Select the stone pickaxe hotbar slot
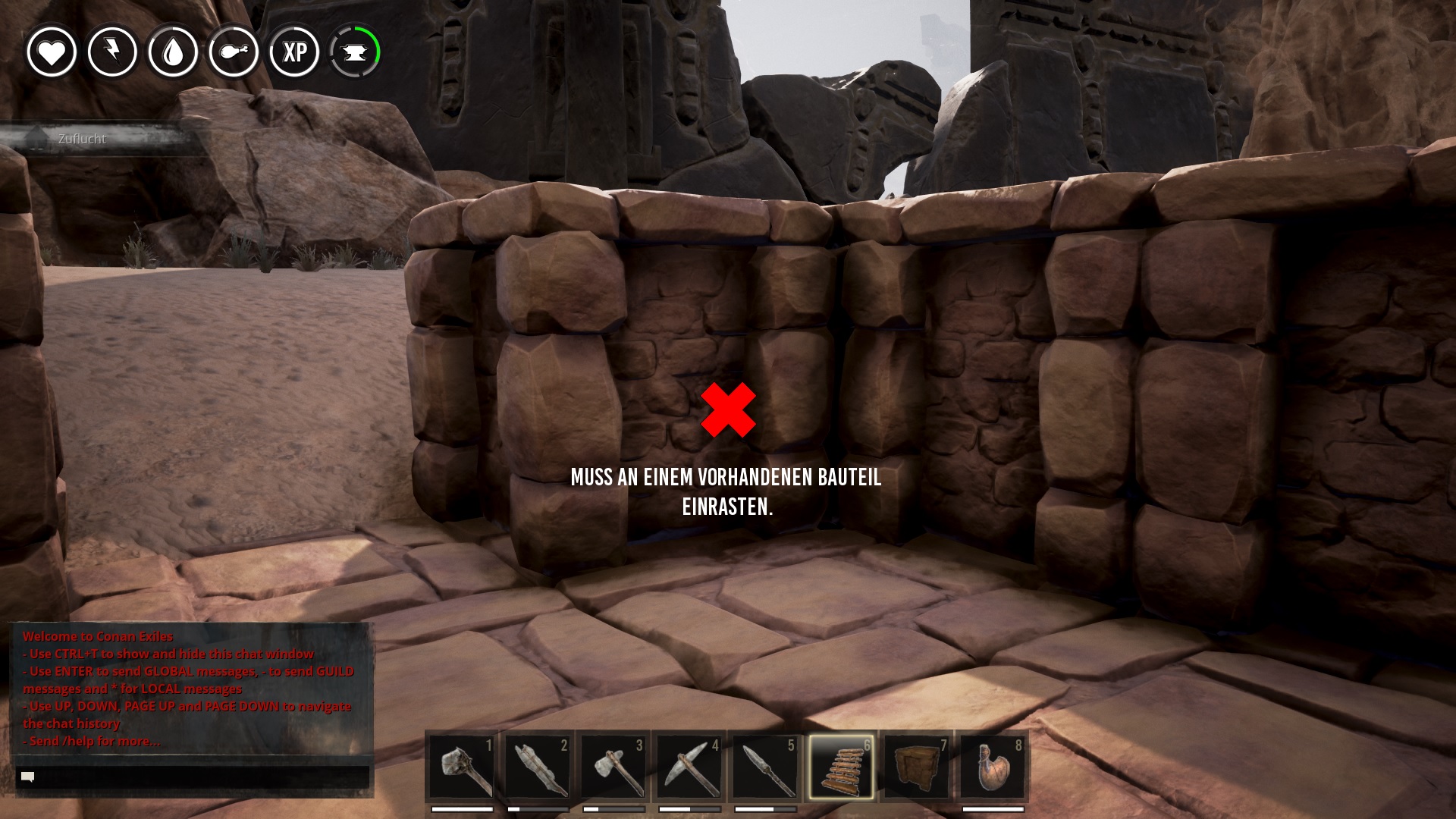 pos(689,767)
